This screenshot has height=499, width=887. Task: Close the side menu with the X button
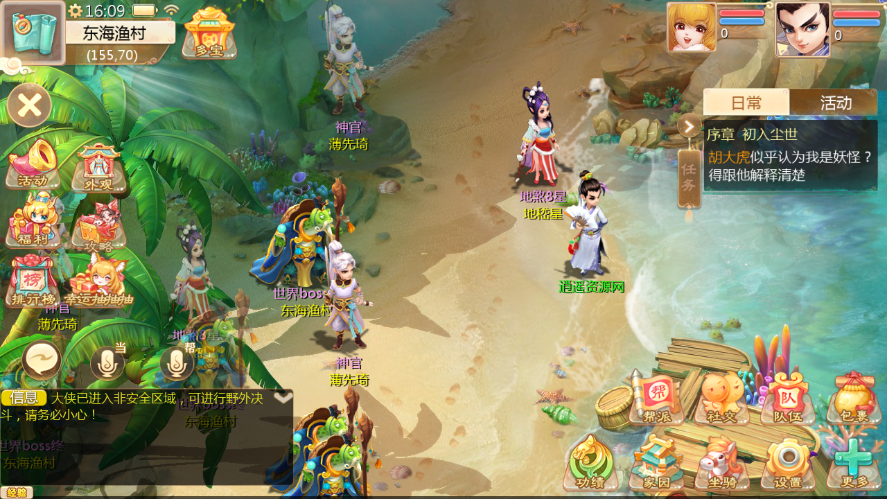click(x=31, y=105)
